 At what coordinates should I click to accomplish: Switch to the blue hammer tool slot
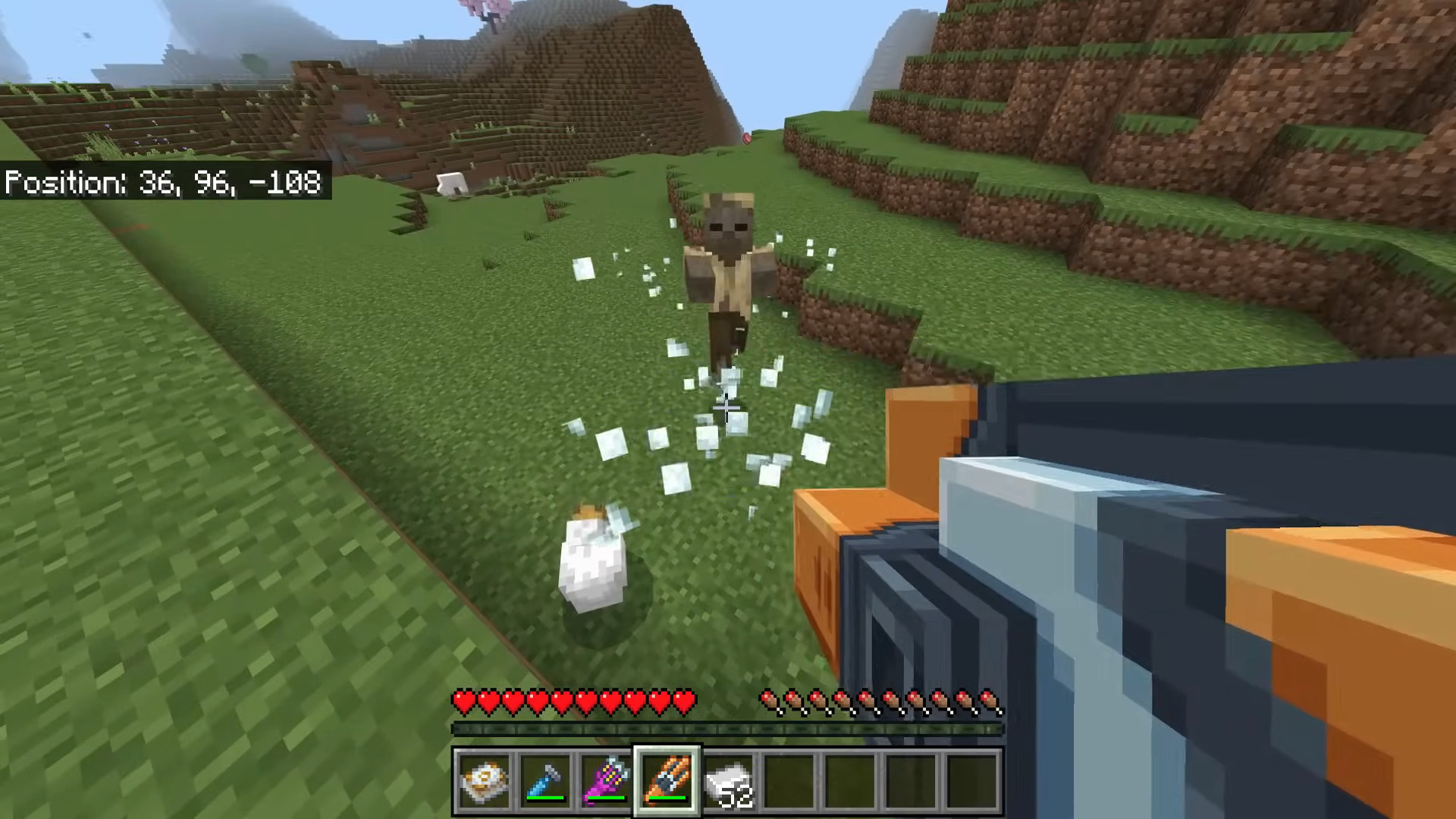[545, 780]
